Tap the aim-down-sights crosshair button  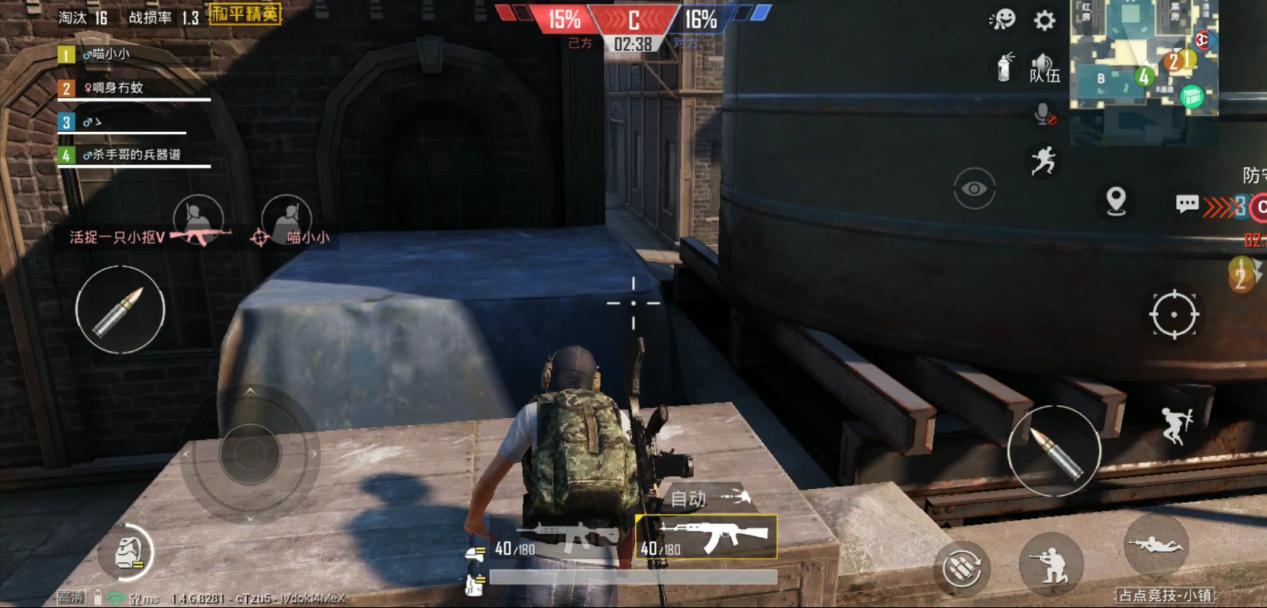pos(1174,314)
